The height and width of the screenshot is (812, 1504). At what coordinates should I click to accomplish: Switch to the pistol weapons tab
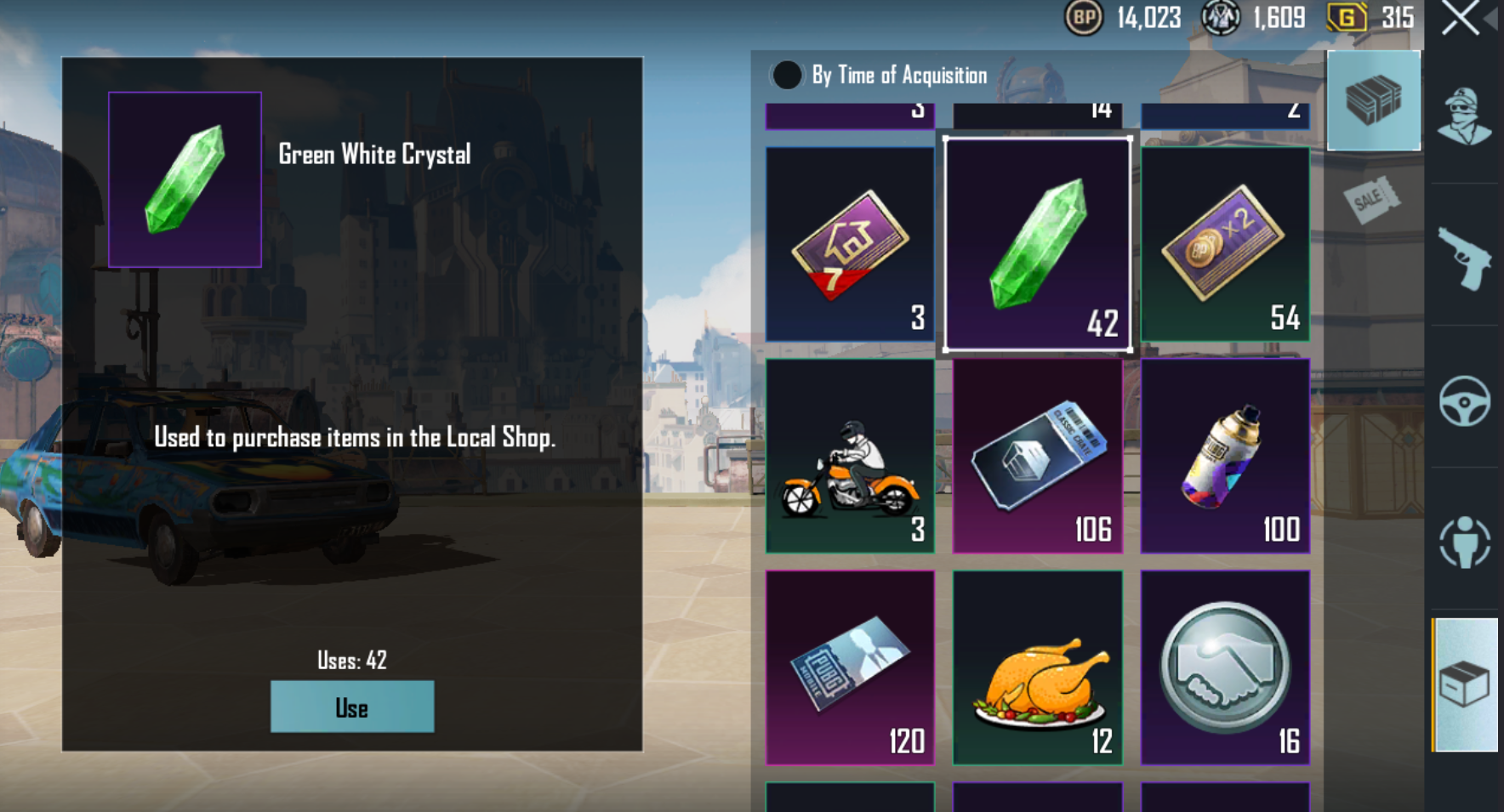(1464, 258)
